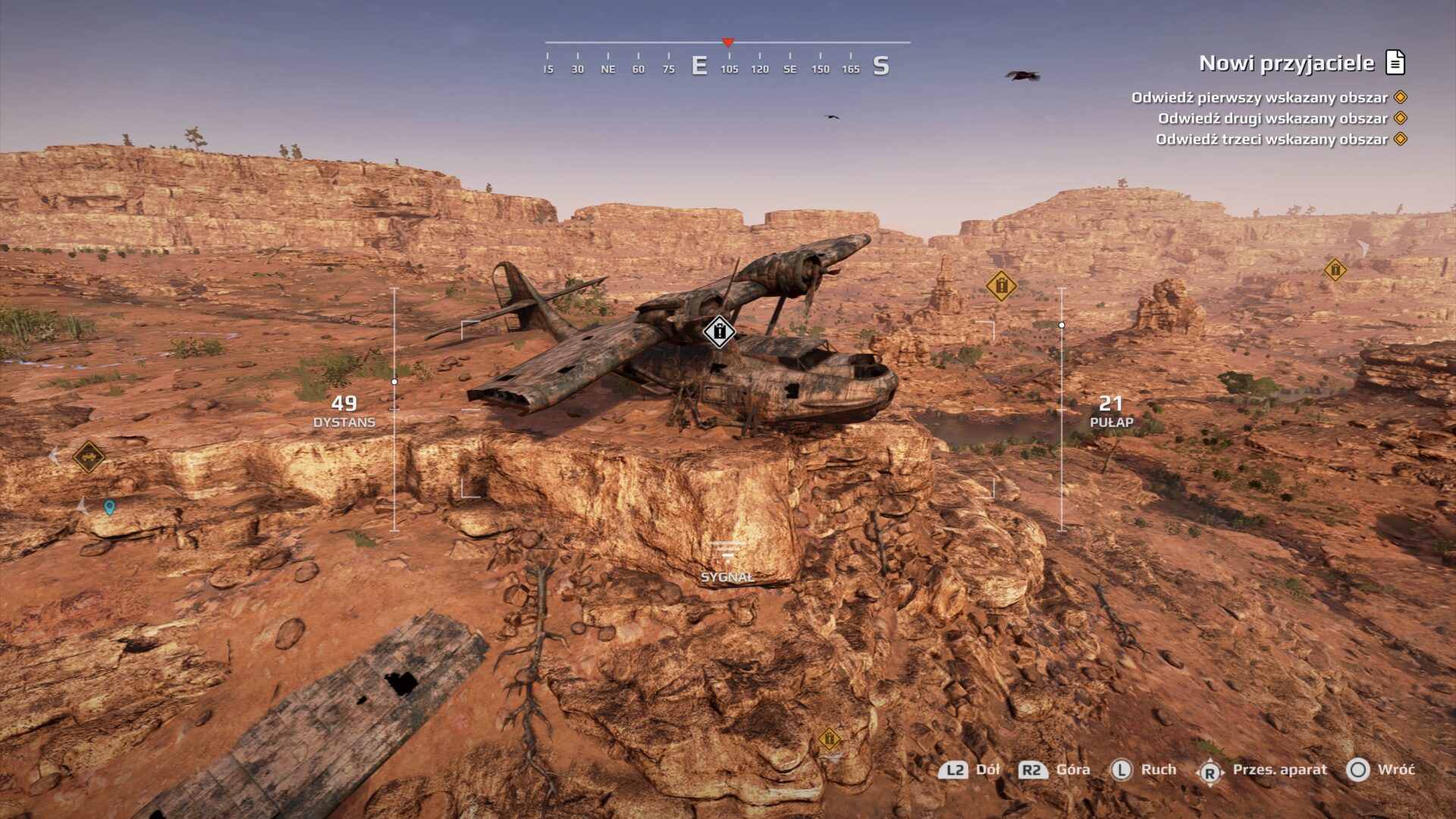Click the document icon beside the quest title
Image resolution: width=1456 pixels, height=819 pixels.
point(1395,62)
